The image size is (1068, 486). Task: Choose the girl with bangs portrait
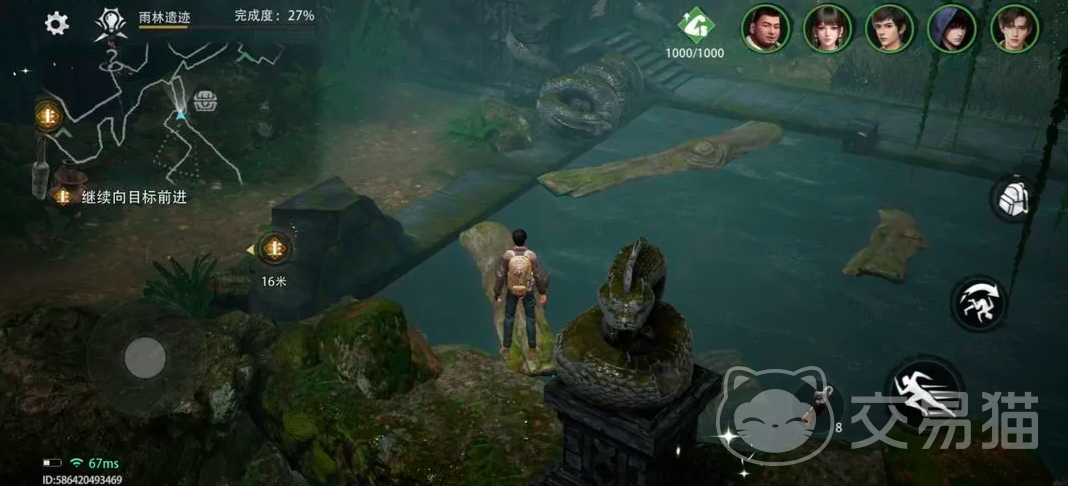tap(828, 28)
